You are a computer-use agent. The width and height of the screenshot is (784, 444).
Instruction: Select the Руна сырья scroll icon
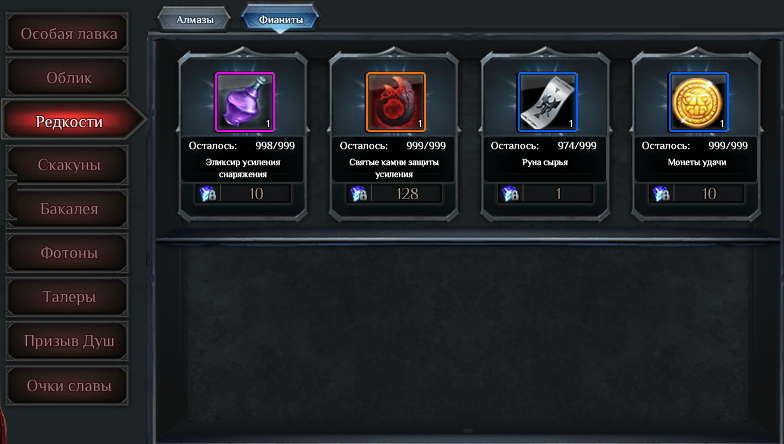point(547,101)
